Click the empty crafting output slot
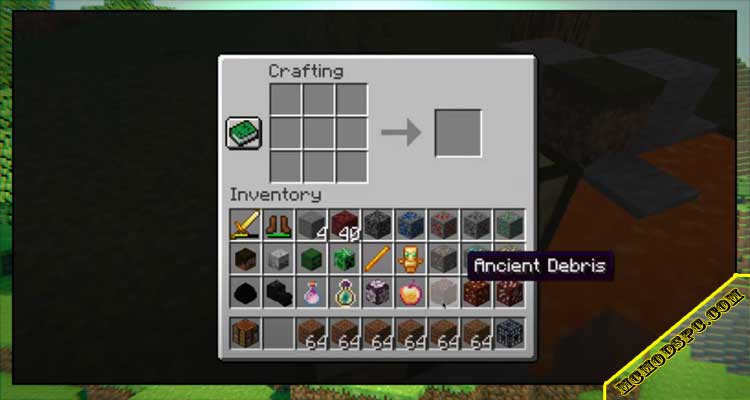Viewport: 750px width, 400px height. pyautogui.click(x=458, y=133)
